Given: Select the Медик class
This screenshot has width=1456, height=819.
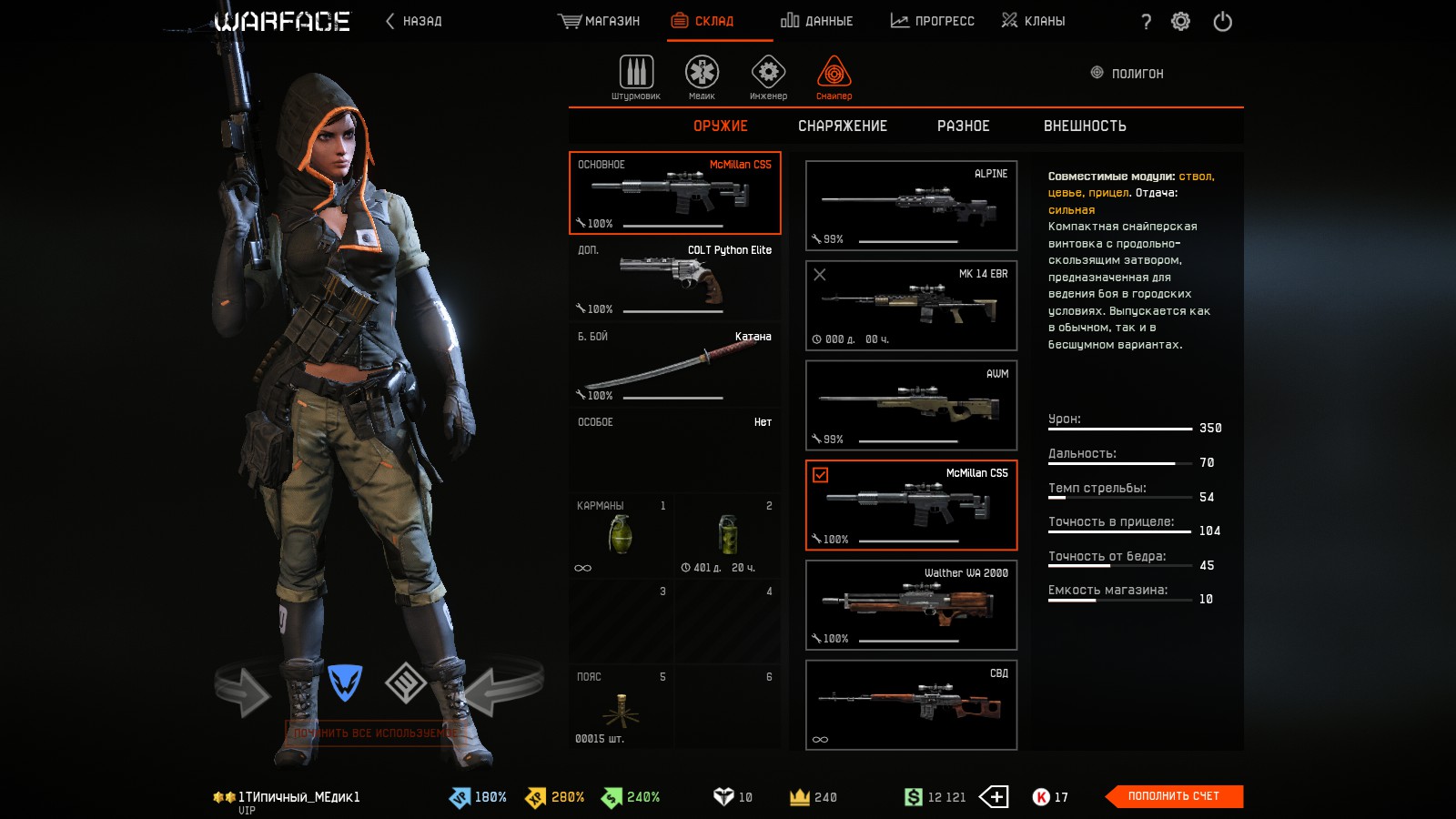Looking at the screenshot, I should [x=702, y=76].
